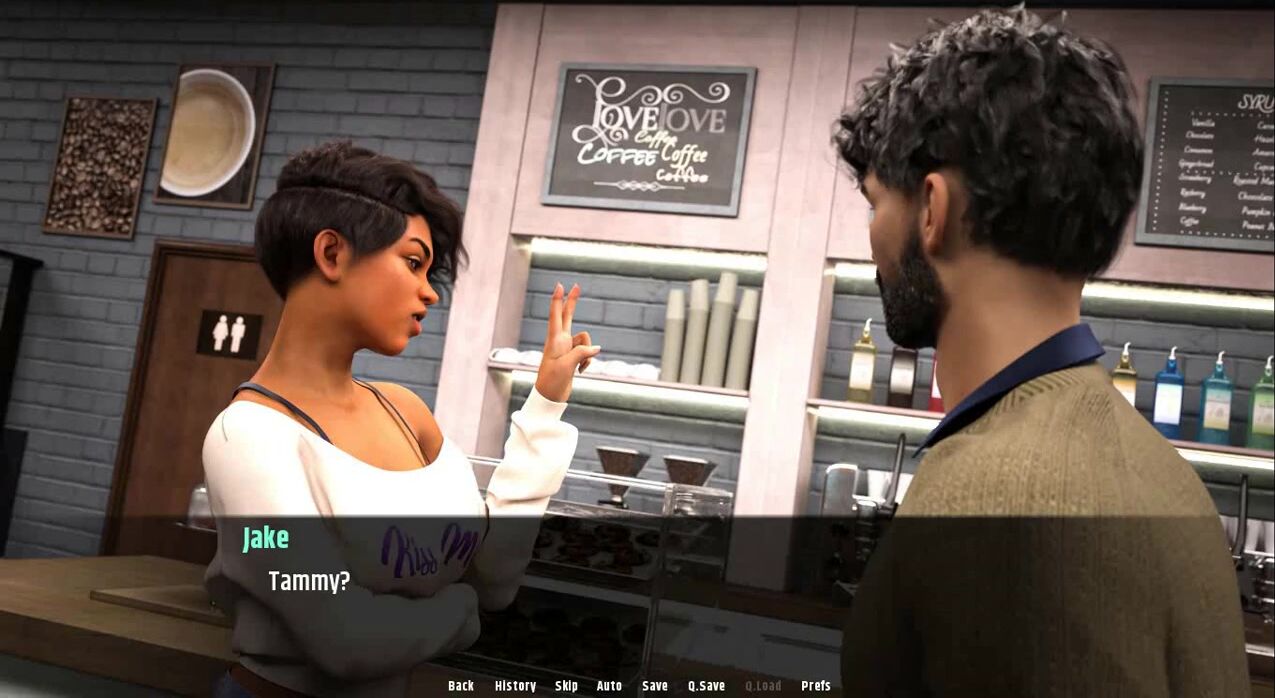
Task: Open the dialogue History log
Action: click(x=515, y=686)
